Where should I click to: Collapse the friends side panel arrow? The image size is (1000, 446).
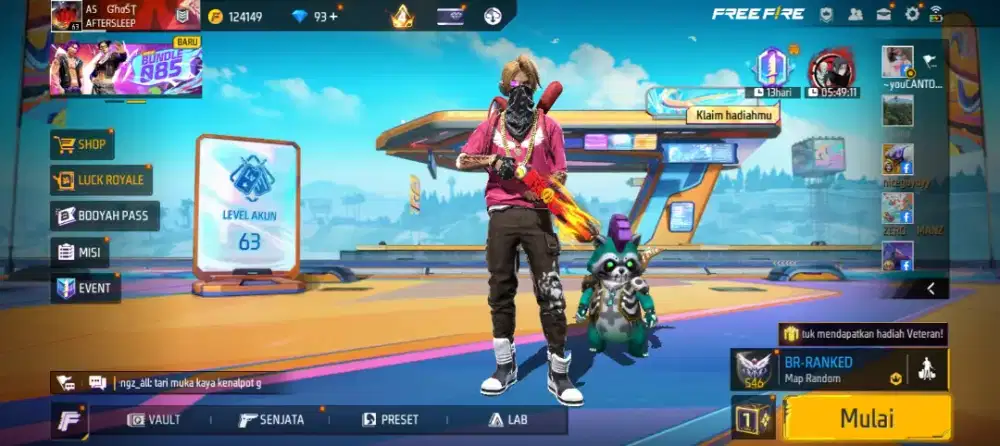point(931,288)
